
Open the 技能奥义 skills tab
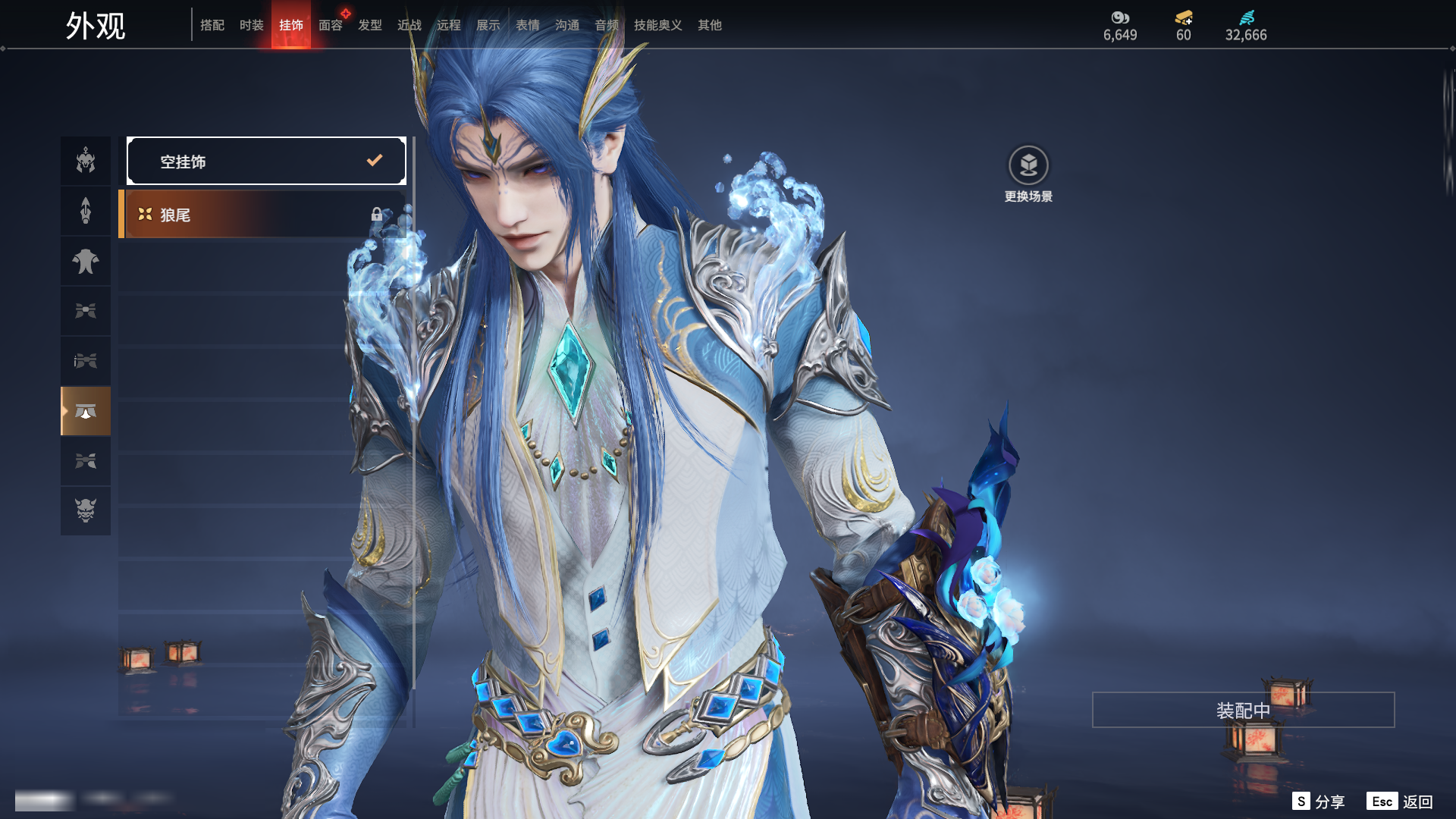click(x=657, y=25)
